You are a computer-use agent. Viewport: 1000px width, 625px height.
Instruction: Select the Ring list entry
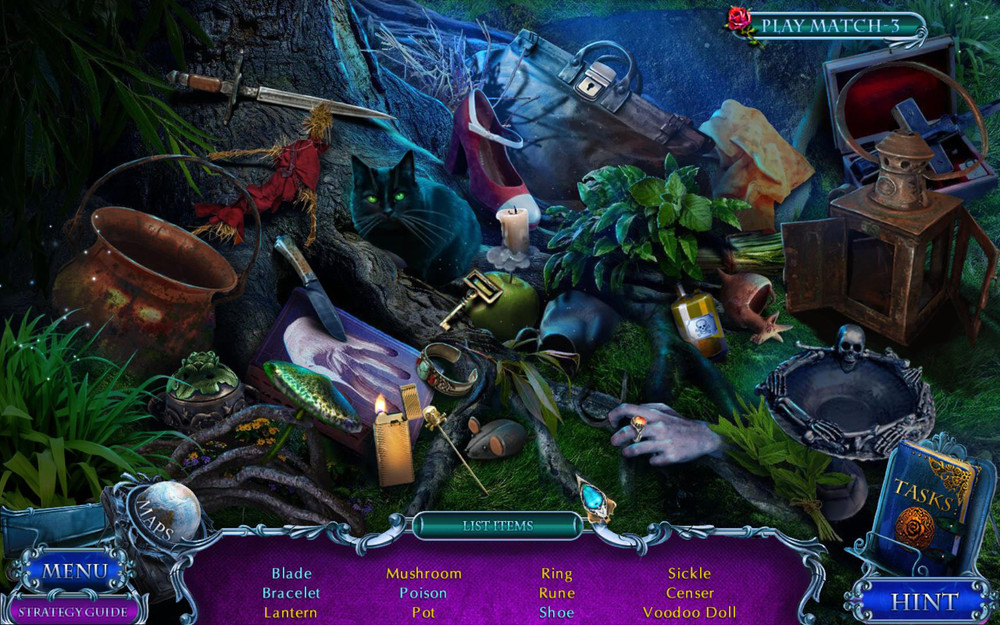point(557,573)
